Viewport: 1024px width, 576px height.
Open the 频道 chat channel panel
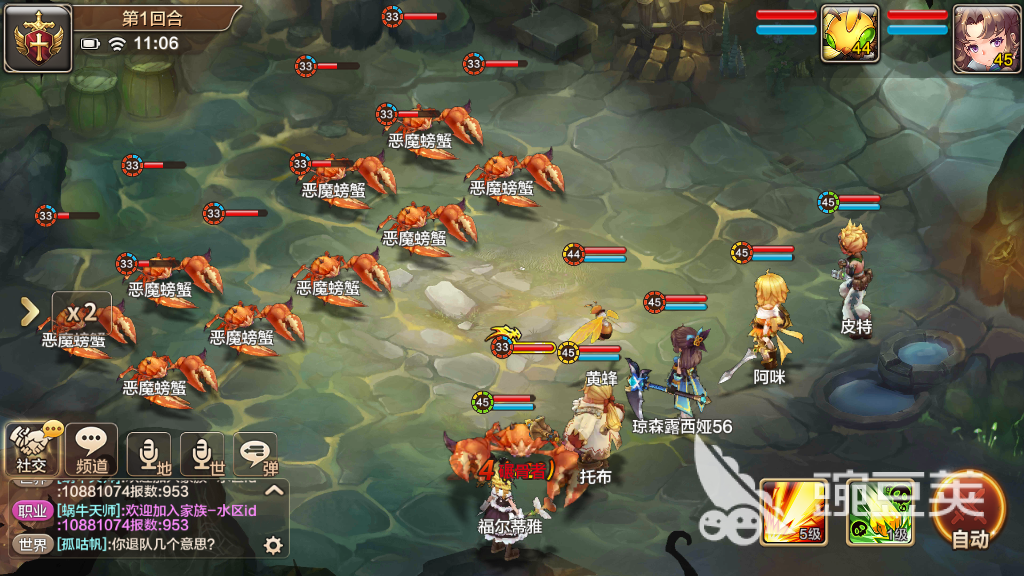pyautogui.click(x=91, y=449)
